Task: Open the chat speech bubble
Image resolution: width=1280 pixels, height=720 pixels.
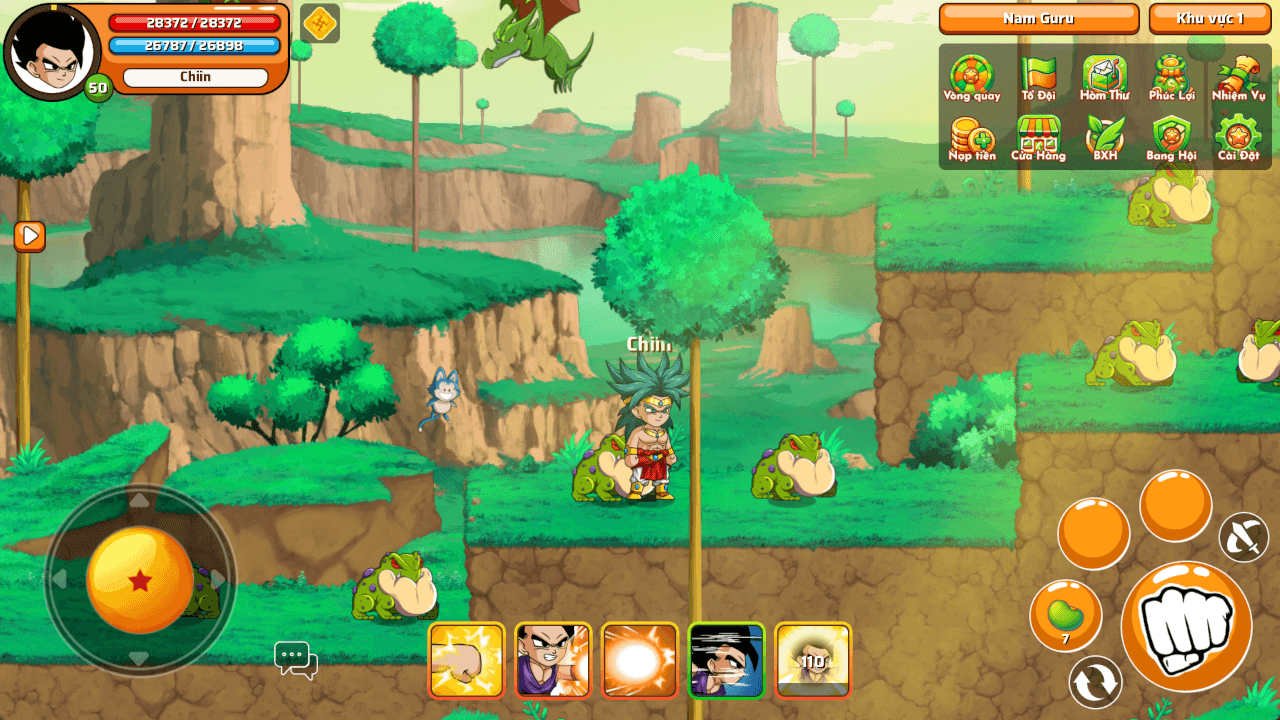Action: [295, 659]
